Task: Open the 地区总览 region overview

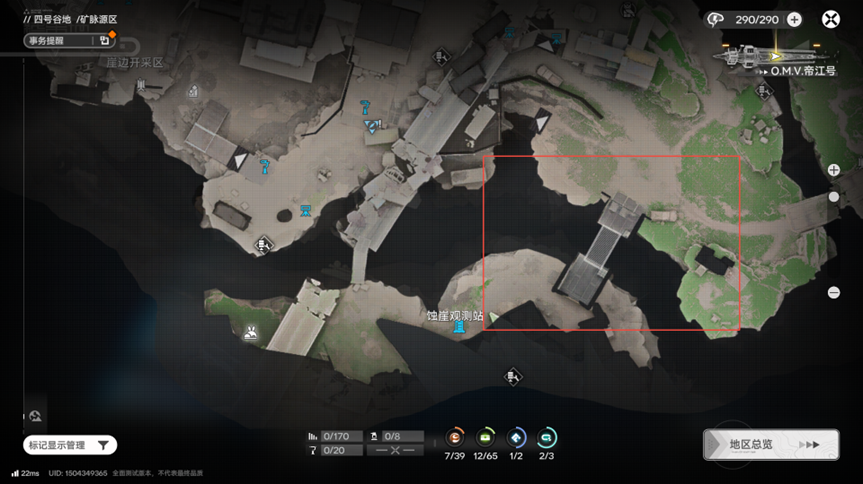Action: [770, 445]
